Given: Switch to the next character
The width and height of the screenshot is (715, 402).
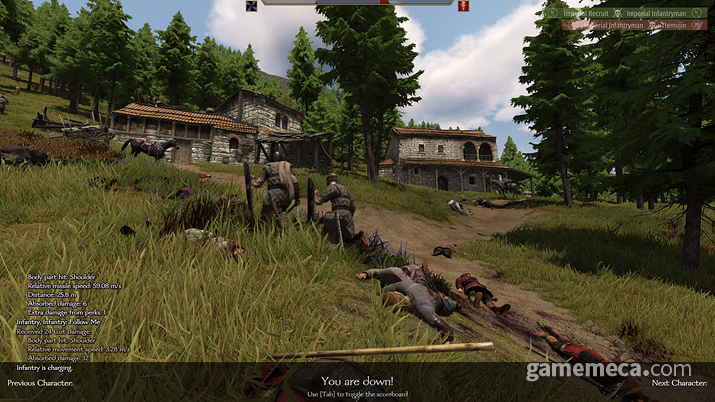Looking at the screenshot, I should (x=679, y=383).
